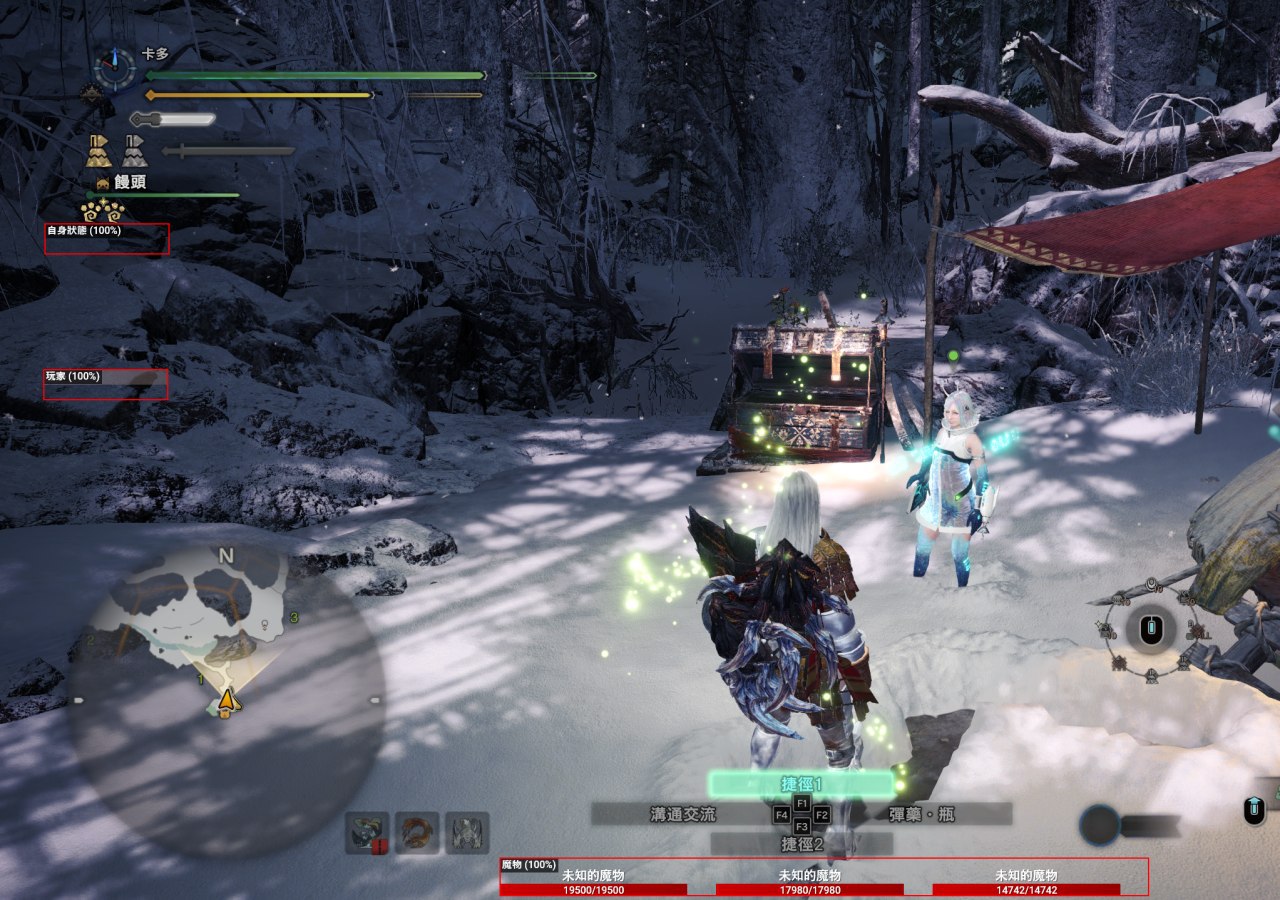Select the 捷徑1 shortcut bar
The image size is (1280, 900).
pos(801,783)
